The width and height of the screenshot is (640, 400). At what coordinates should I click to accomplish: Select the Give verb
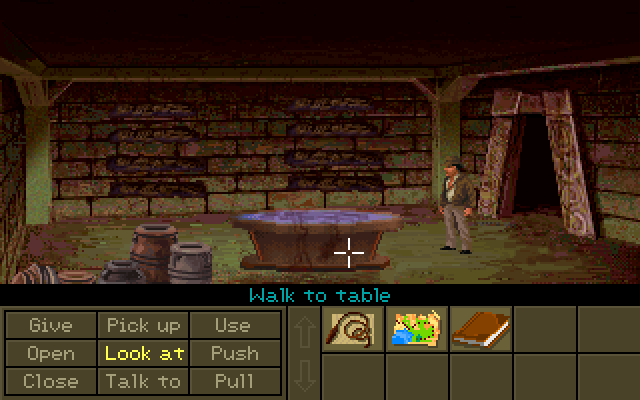pyautogui.click(x=50, y=325)
